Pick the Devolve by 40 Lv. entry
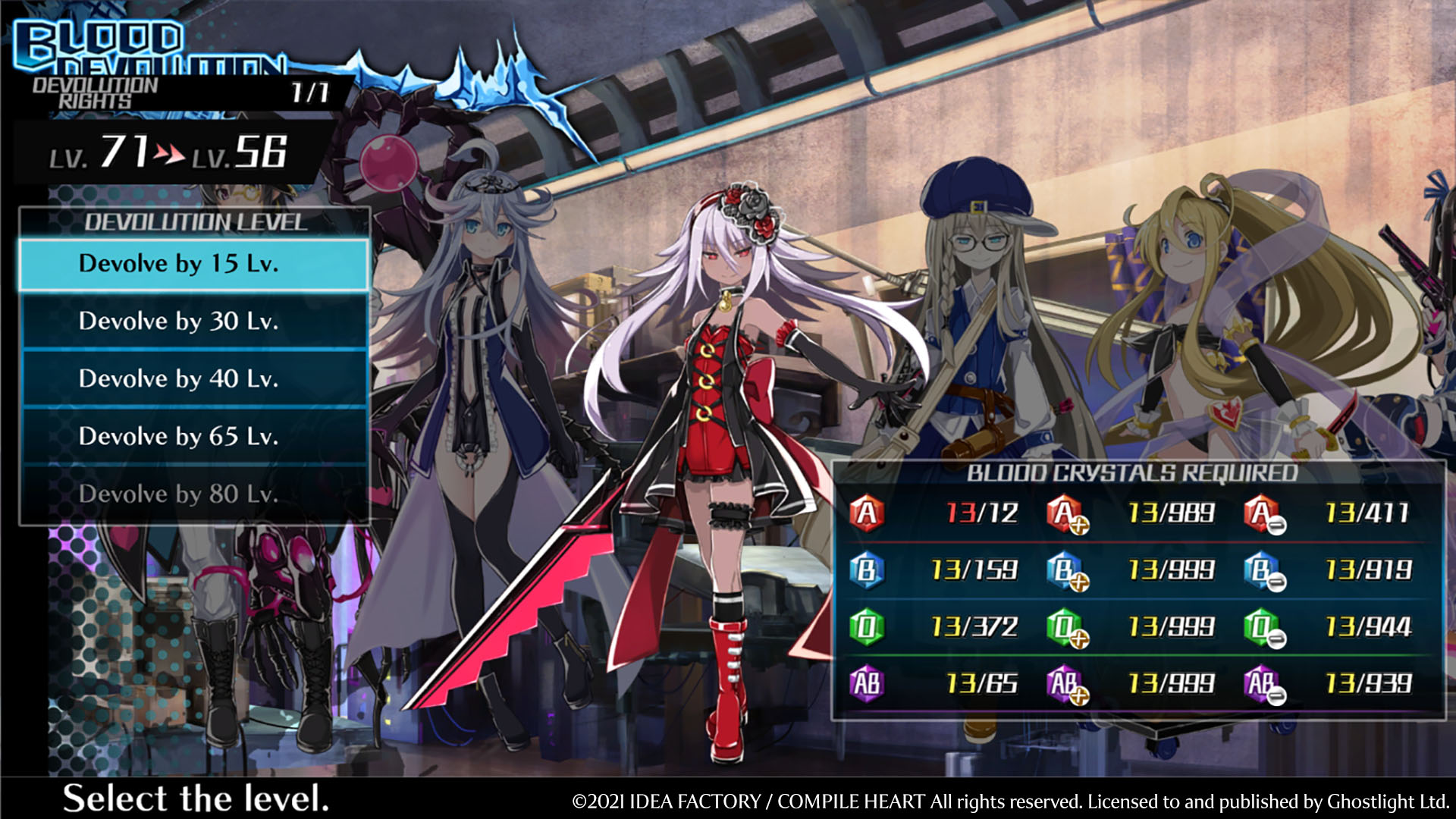 pos(194,379)
